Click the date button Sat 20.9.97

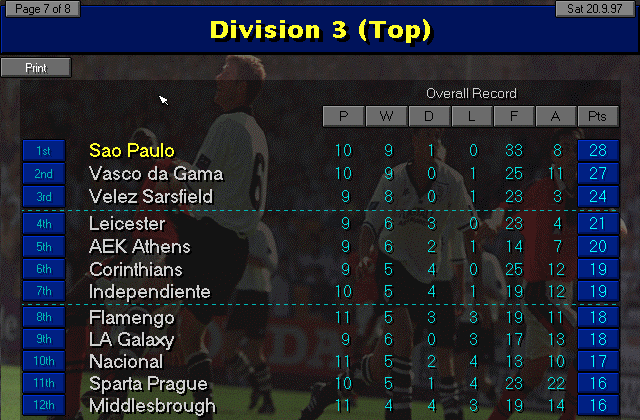[x=597, y=9]
